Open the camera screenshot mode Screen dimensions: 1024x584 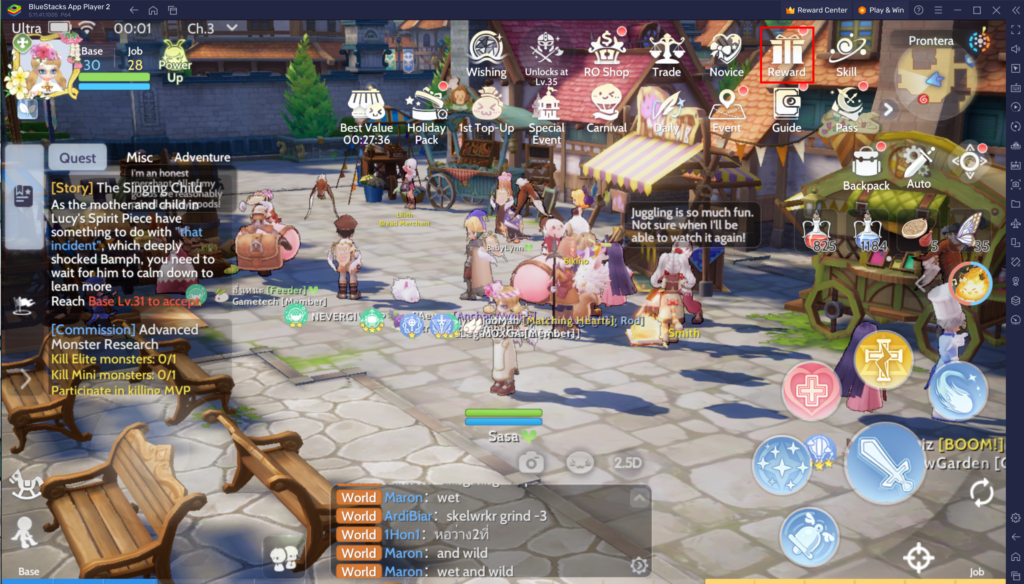coord(531,463)
